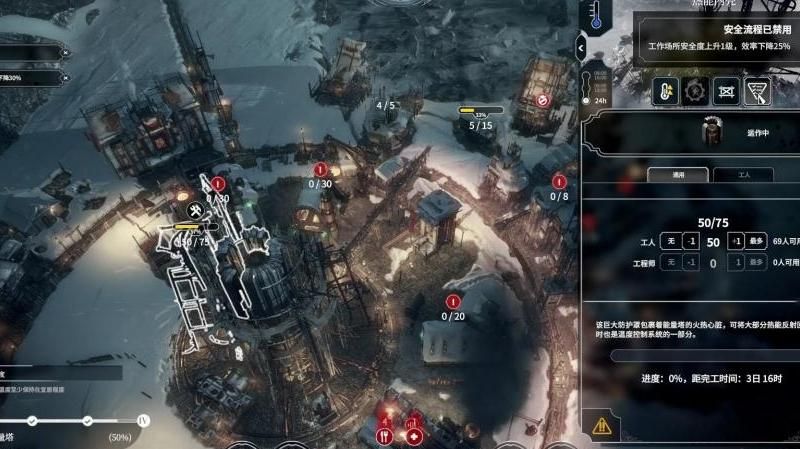Viewport: 800px width, 449px height.
Task: Dismiss the top notification with its X
Action: click(x=65, y=52)
